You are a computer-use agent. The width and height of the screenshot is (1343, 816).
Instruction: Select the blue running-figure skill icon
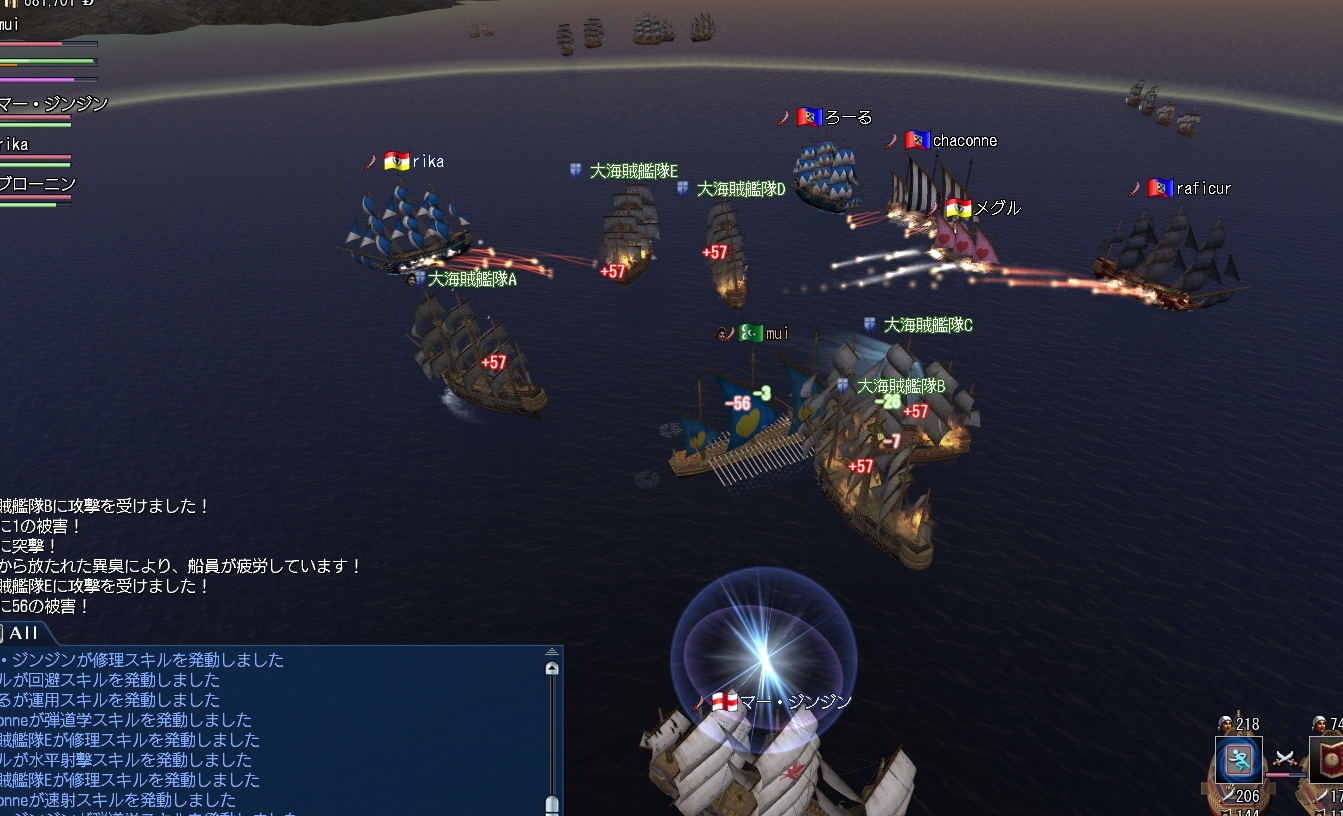click(x=1238, y=760)
